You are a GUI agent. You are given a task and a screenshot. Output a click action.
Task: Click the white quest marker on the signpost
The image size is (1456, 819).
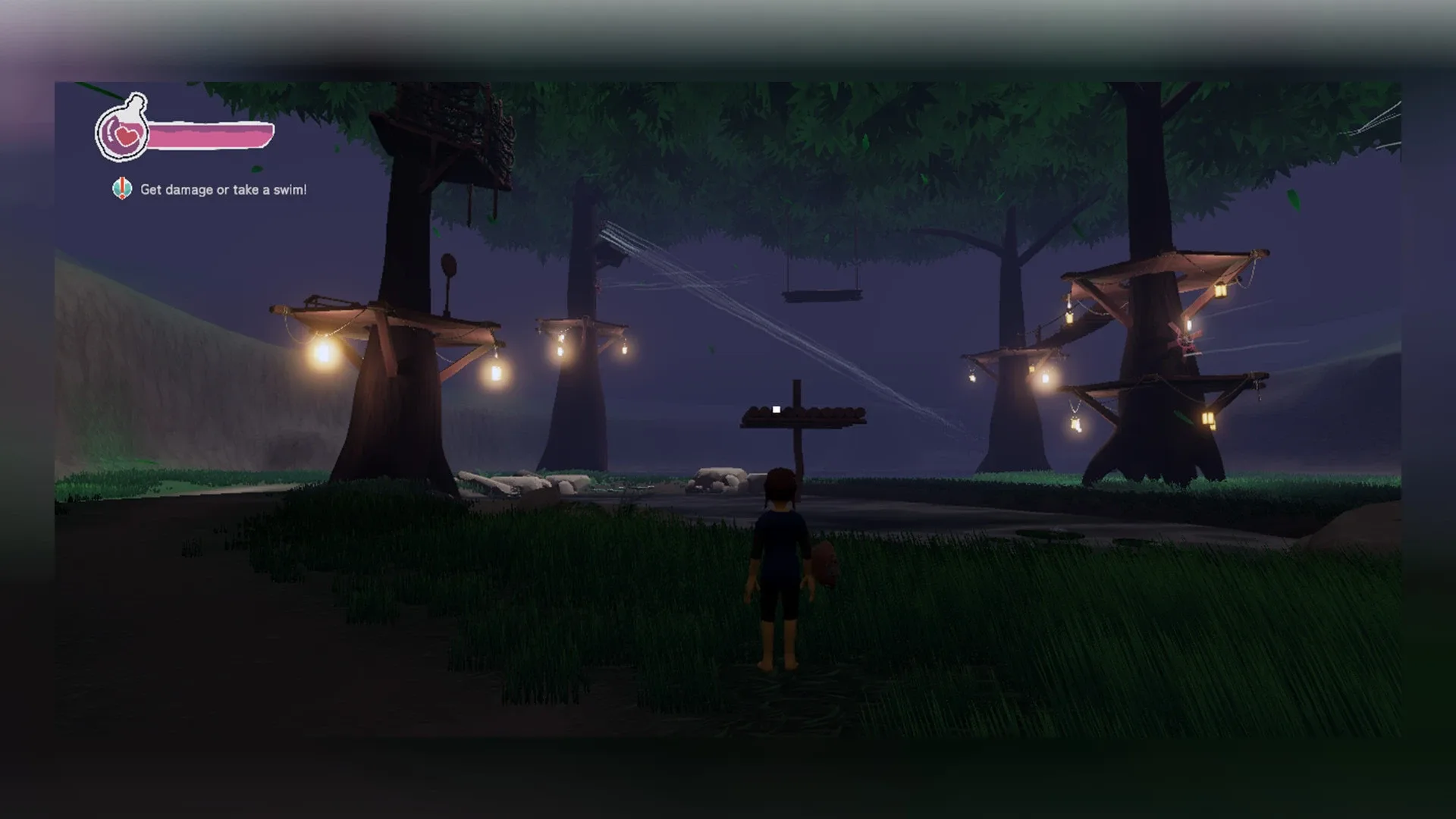pos(775,409)
